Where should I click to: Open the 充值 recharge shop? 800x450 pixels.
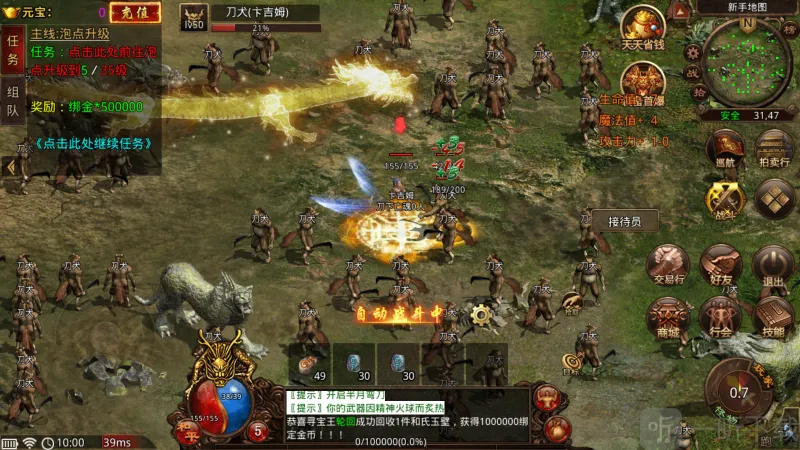tap(127, 13)
